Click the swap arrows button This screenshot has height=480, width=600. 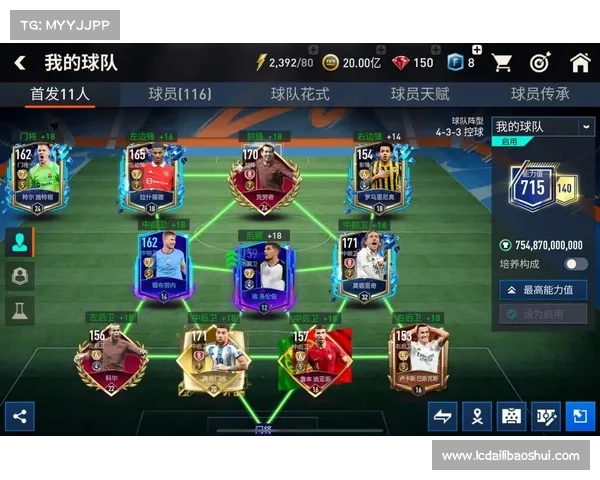coord(442,416)
